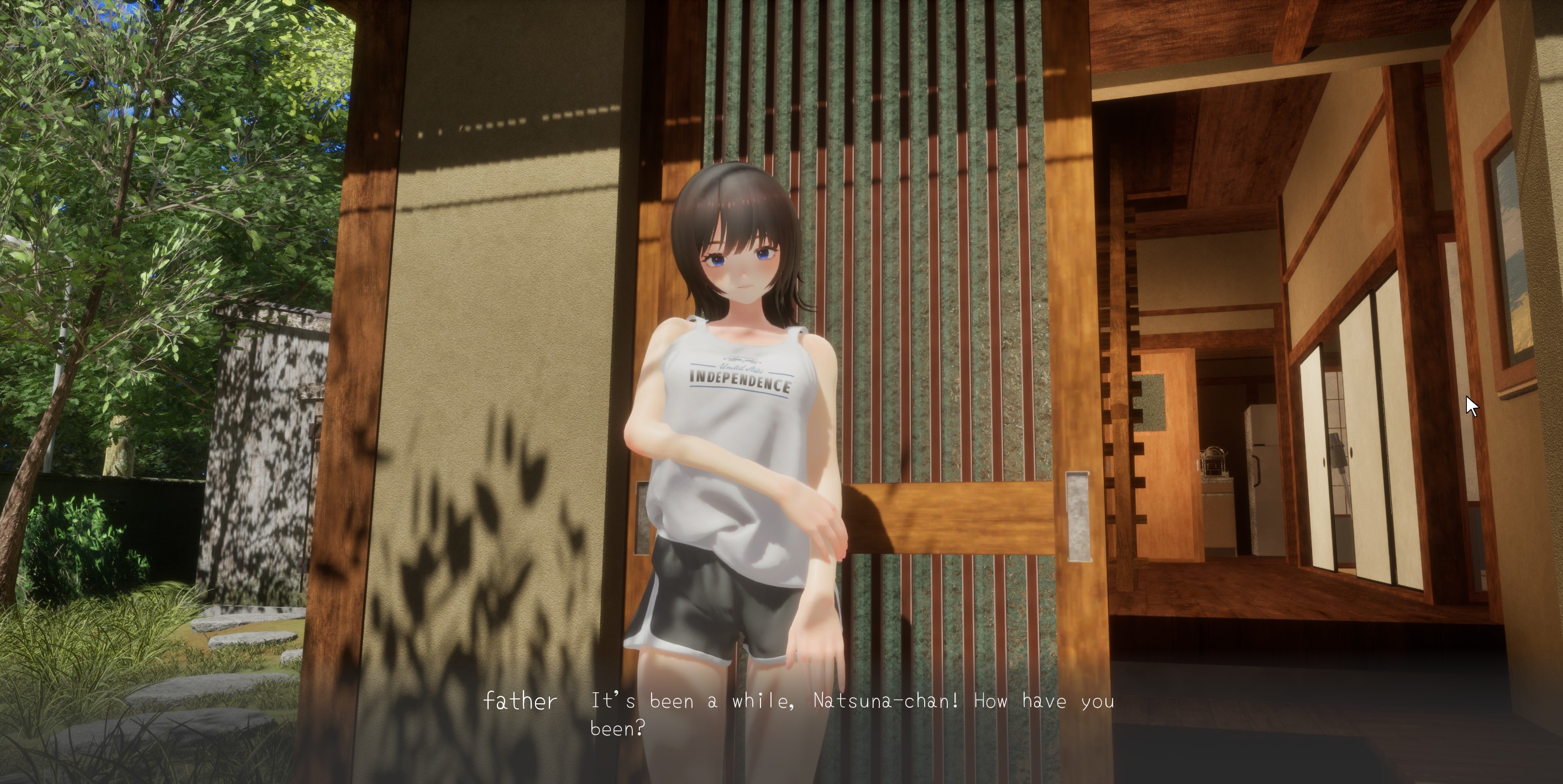The image size is (1563, 784).
Task: Click the speaker name "father" label
Action: click(x=521, y=702)
